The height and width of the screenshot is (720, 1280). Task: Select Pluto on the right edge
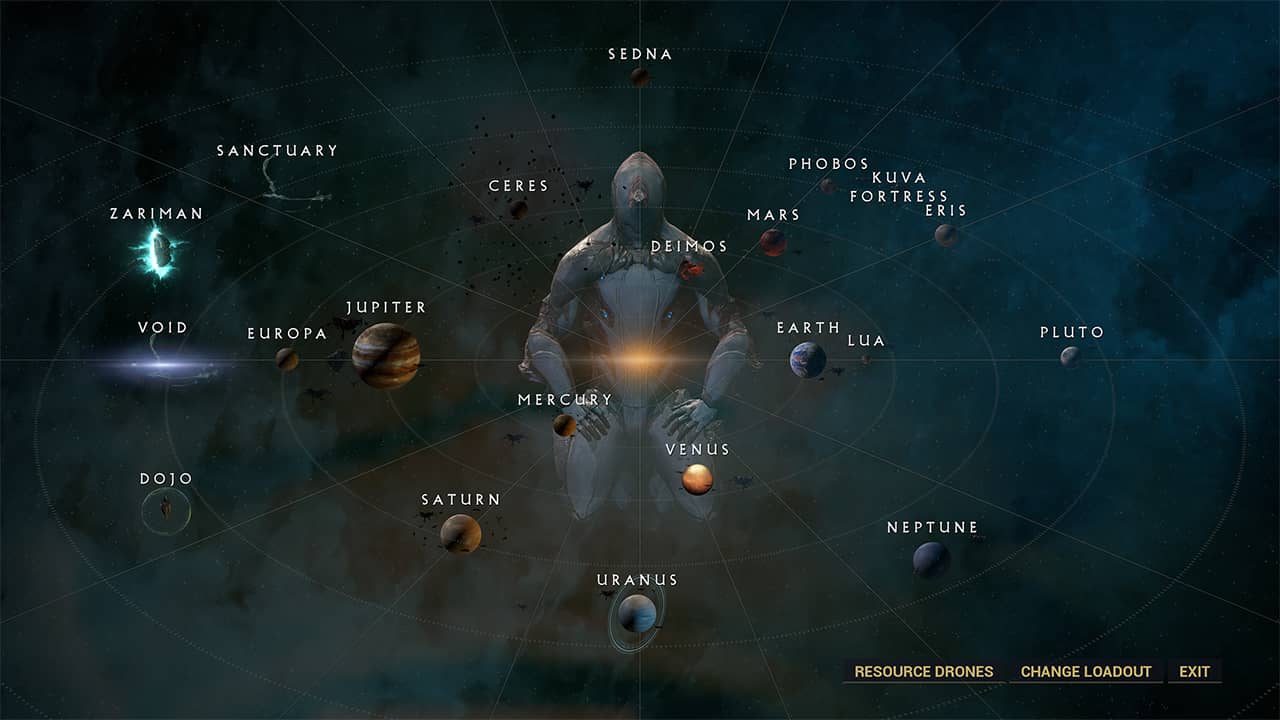pyautogui.click(x=1070, y=356)
